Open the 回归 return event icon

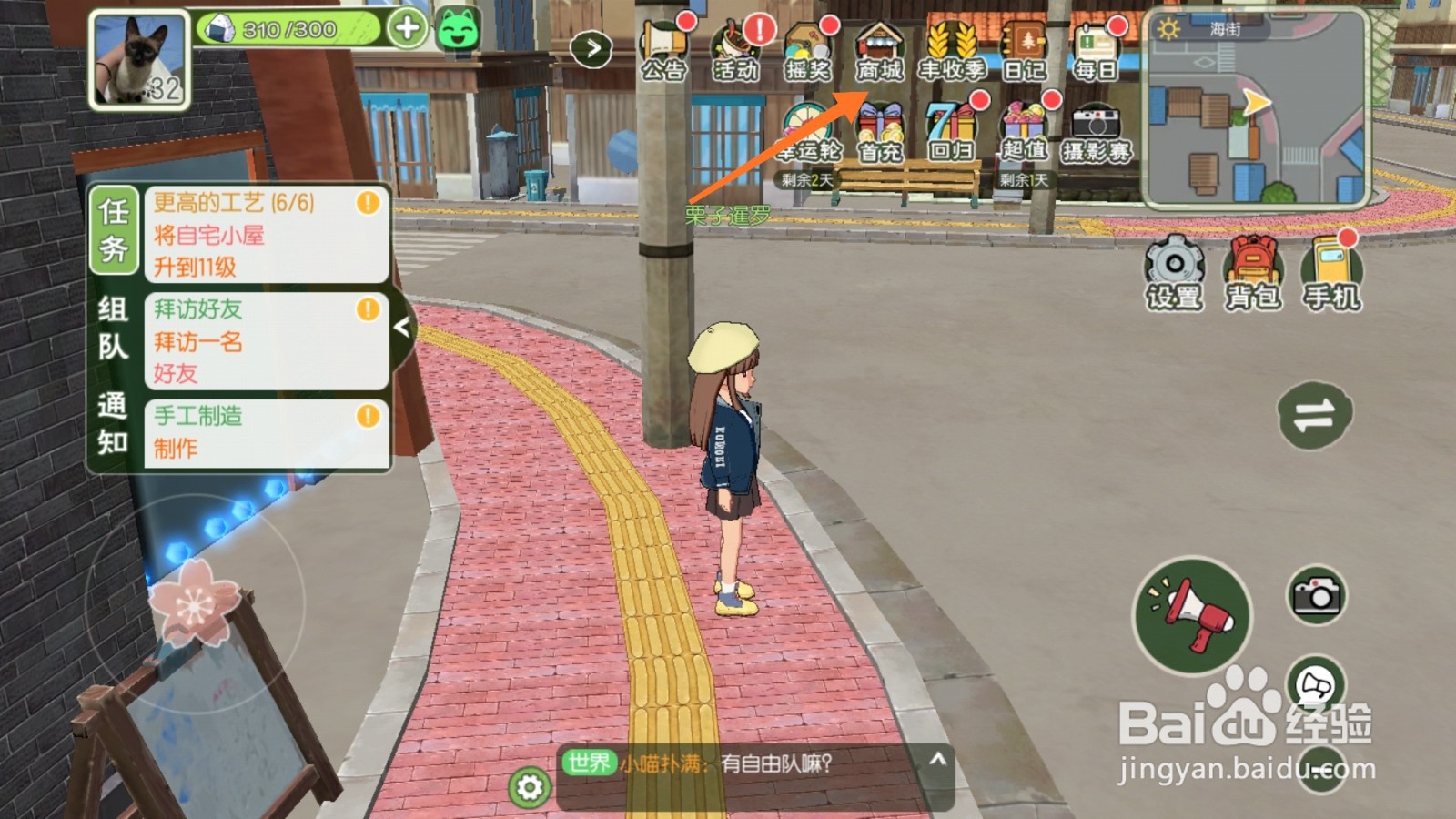pyautogui.click(x=950, y=127)
